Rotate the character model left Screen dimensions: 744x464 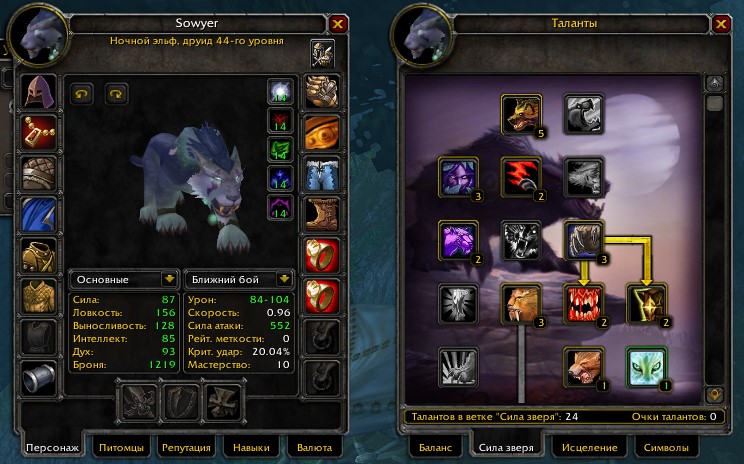tap(82, 93)
